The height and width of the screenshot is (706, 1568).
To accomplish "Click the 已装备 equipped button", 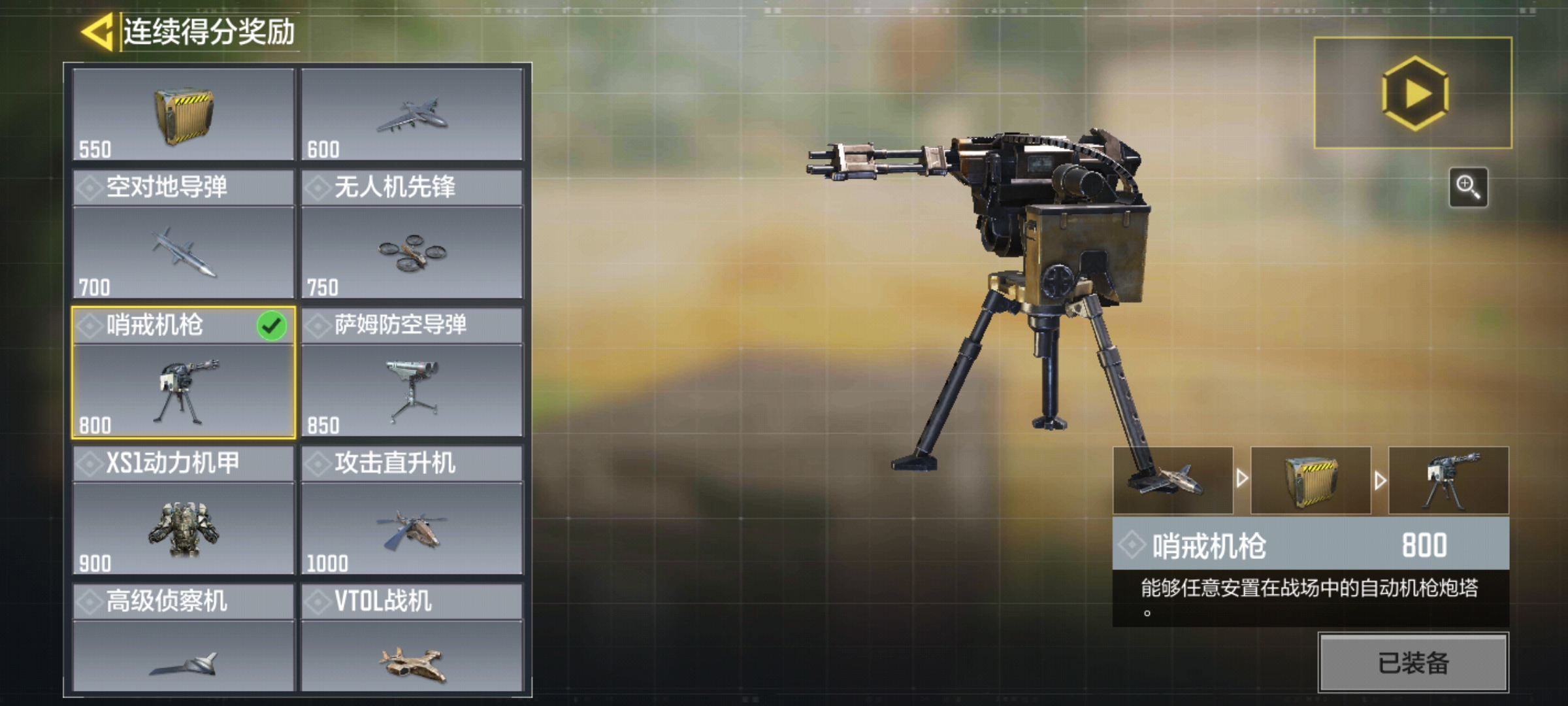I will pyautogui.click(x=1413, y=663).
